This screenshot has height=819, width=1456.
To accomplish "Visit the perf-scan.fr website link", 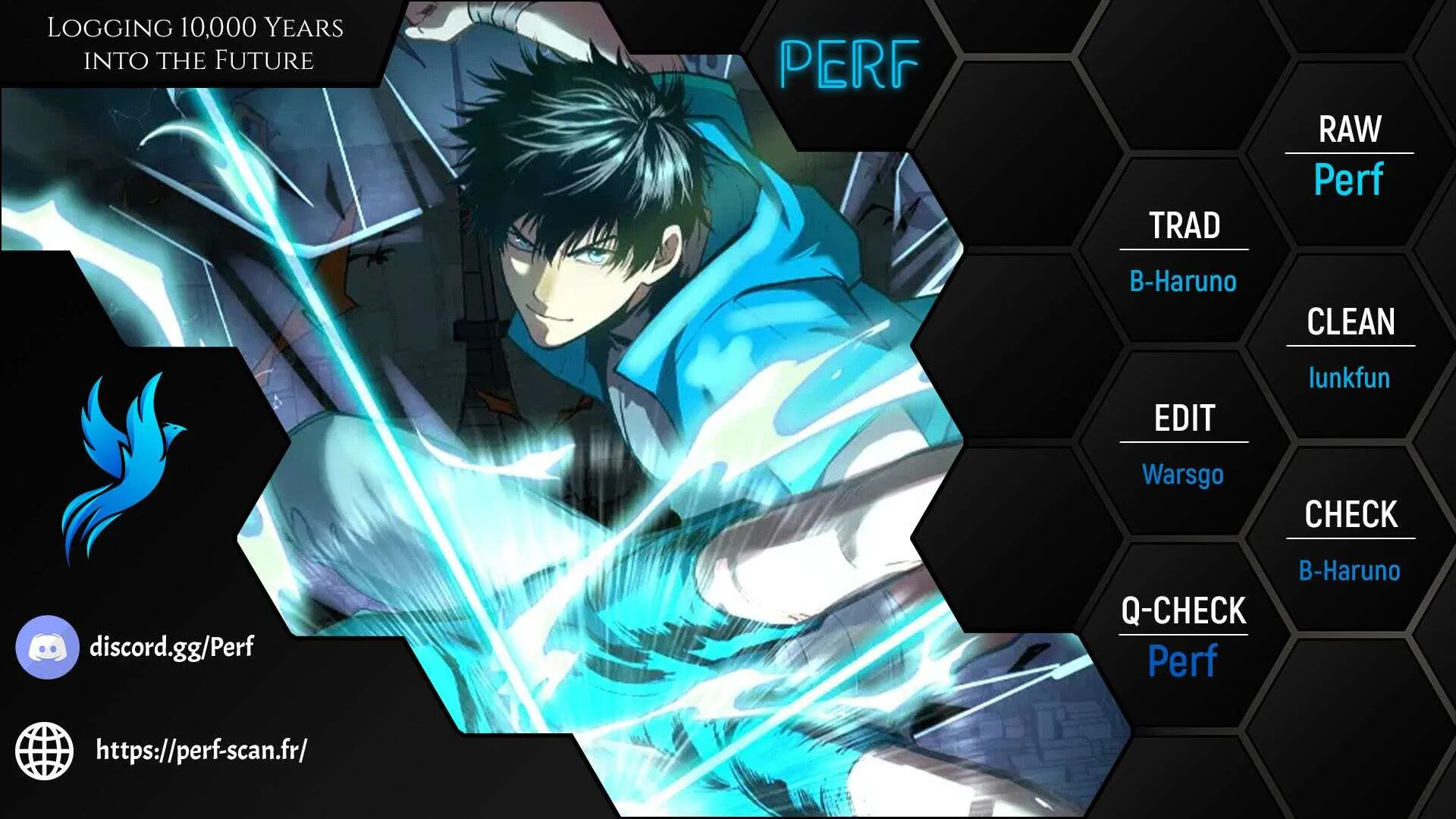I will 201,750.
